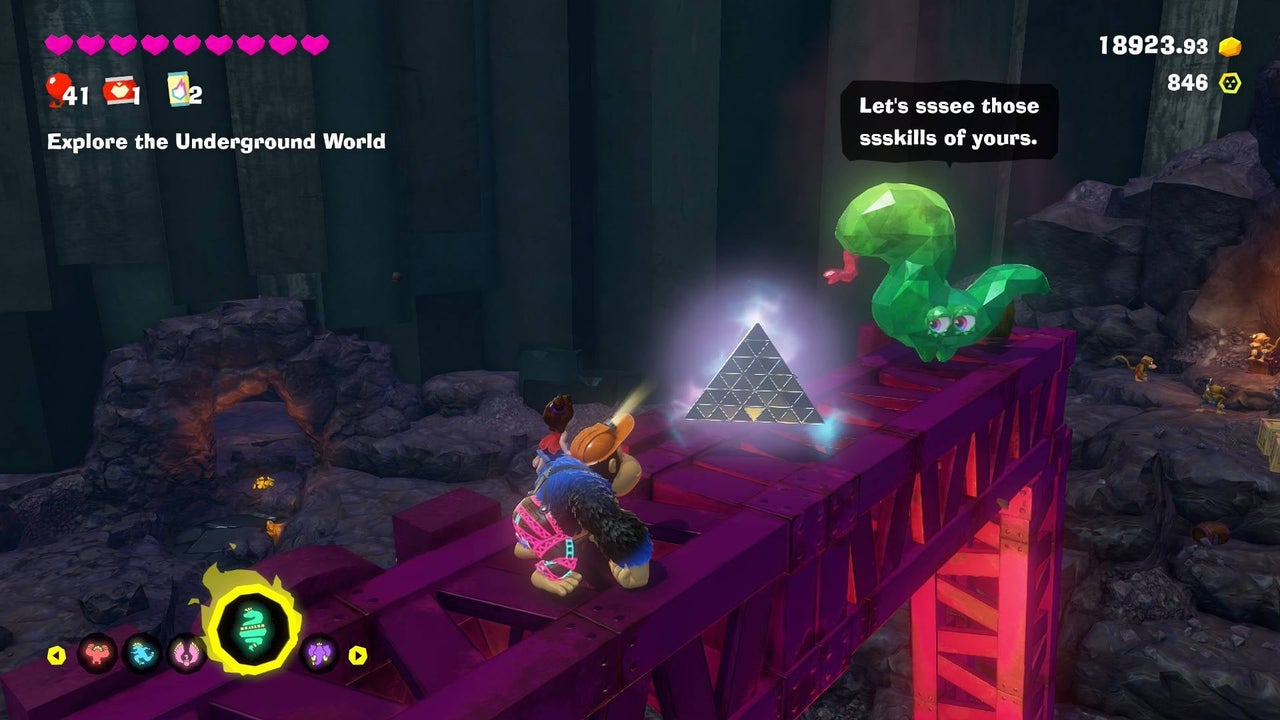Click the gold nugget currency icon
Screen dimensions: 1280x720
(1229, 47)
